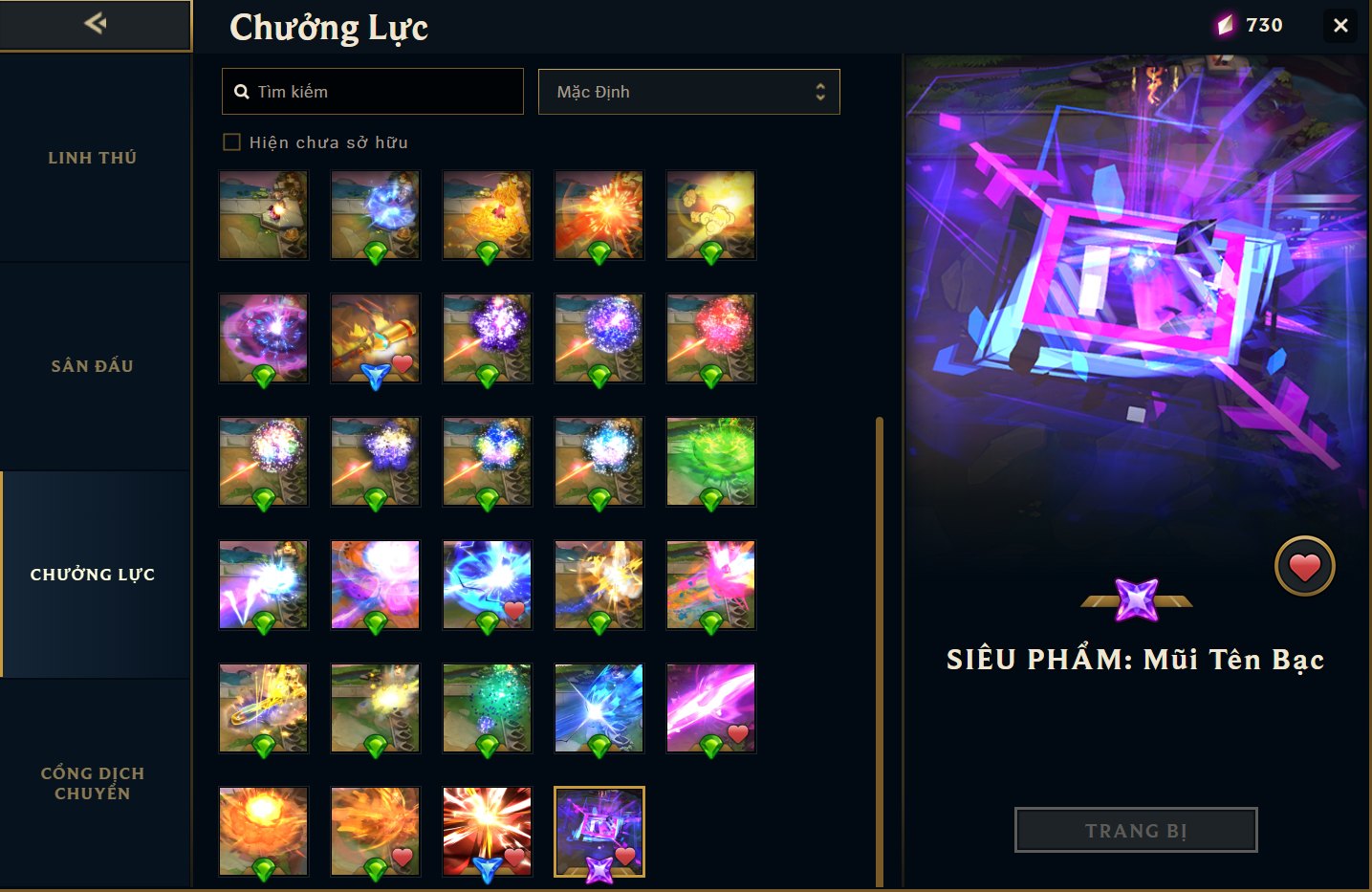Collapse the sidebar with the double-chevron arrow
The image size is (1372, 892).
tap(94, 24)
